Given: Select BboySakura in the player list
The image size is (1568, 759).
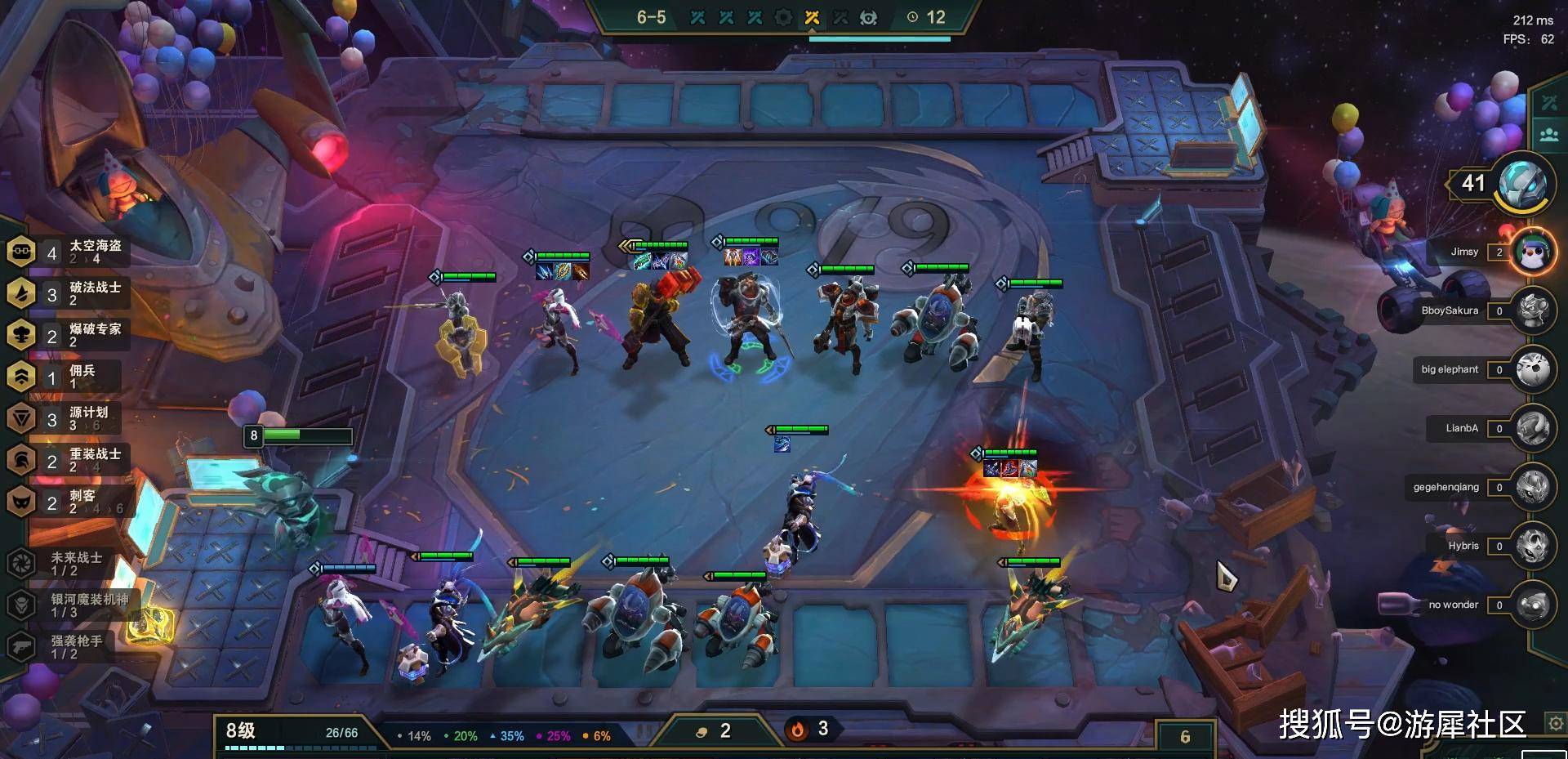Looking at the screenshot, I should click(x=1533, y=310).
